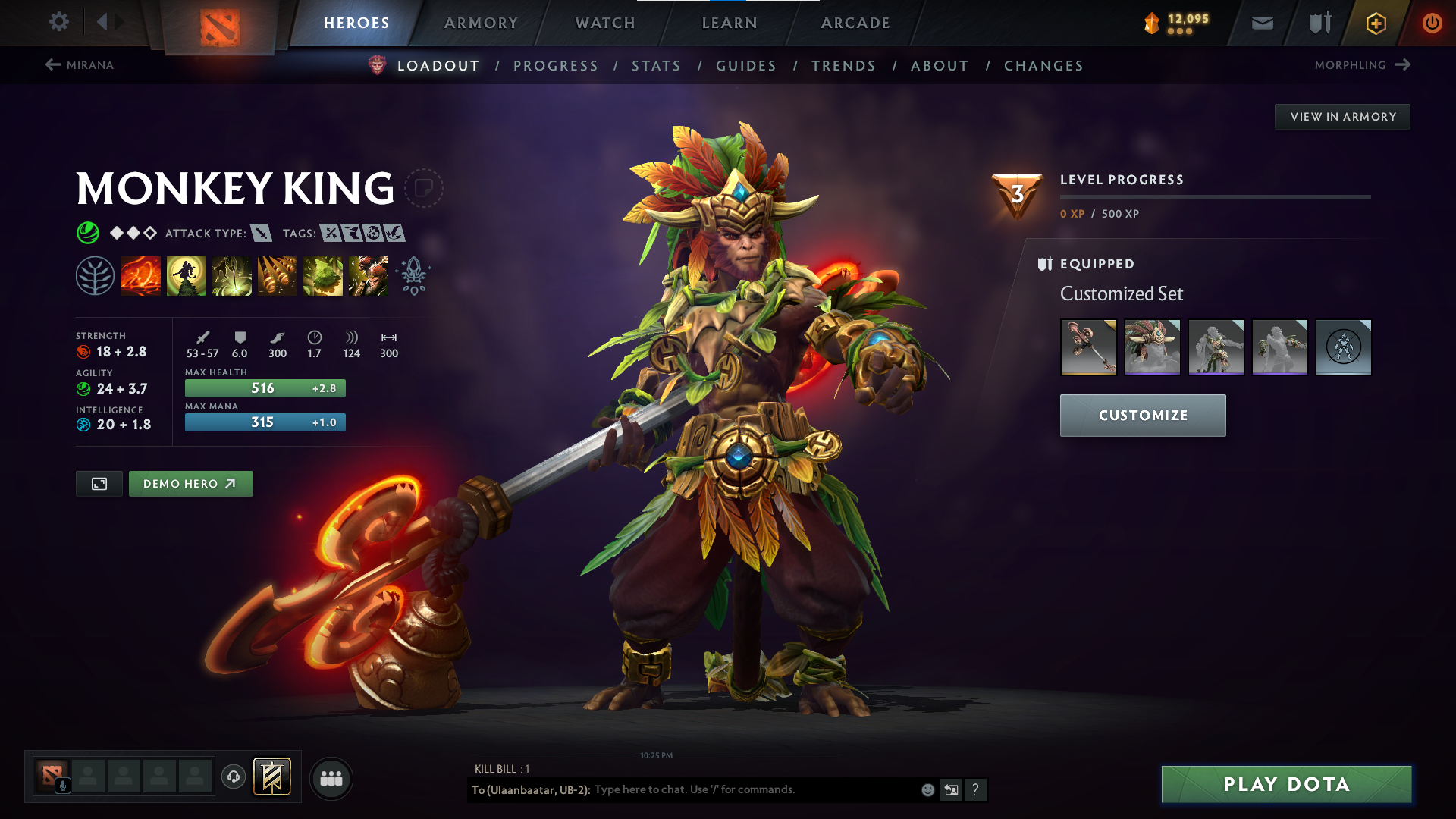The image size is (1456, 819).
Task: Open Dota Plus hexagon icon
Action: [1375, 23]
